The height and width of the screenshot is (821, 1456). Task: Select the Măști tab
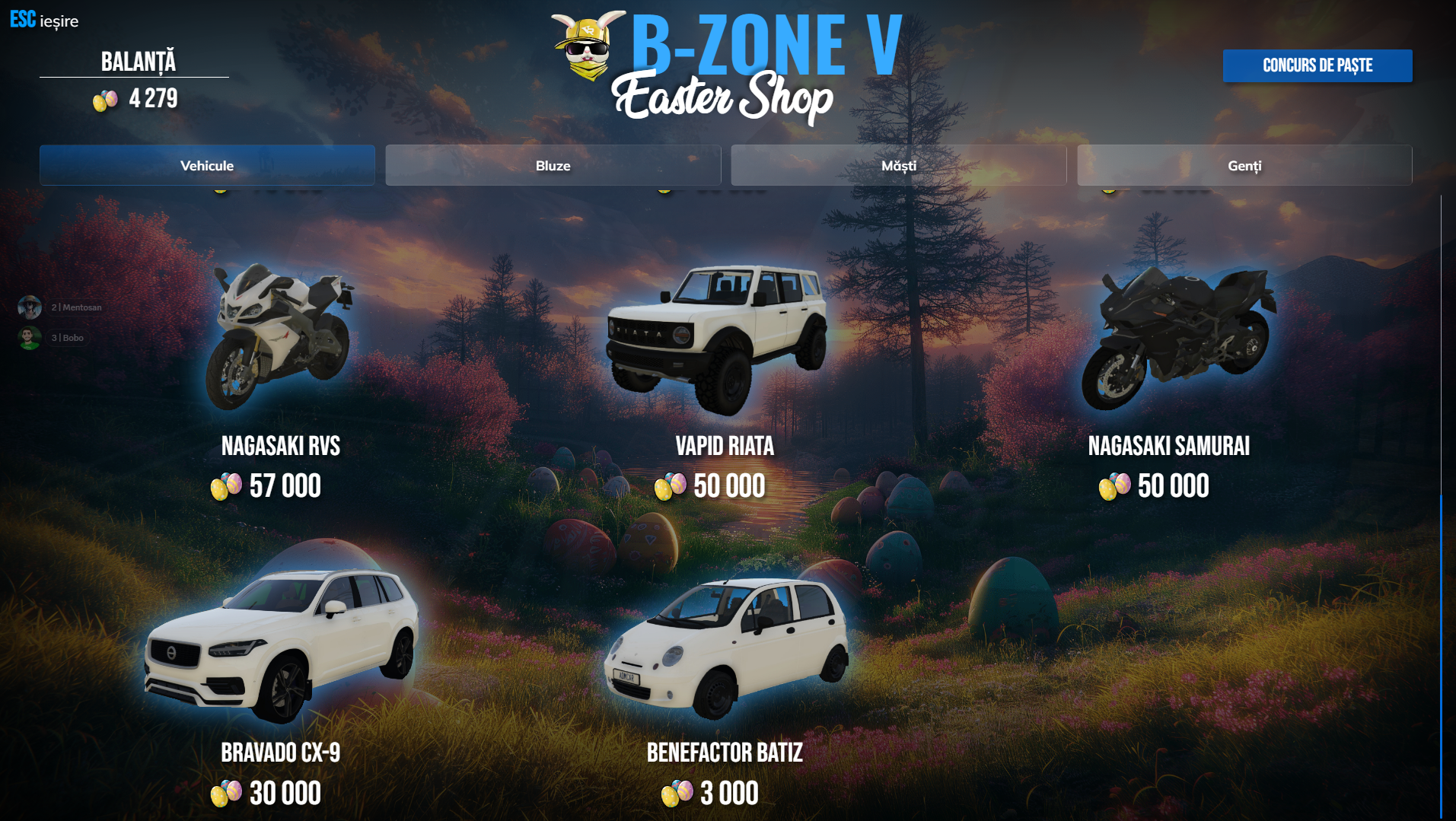[898, 165]
